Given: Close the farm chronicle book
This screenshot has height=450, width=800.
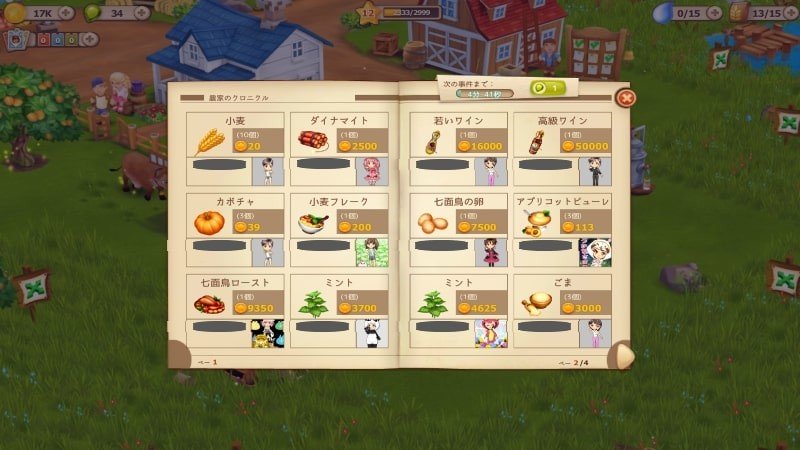Looking at the screenshot, I should point(625,97).
